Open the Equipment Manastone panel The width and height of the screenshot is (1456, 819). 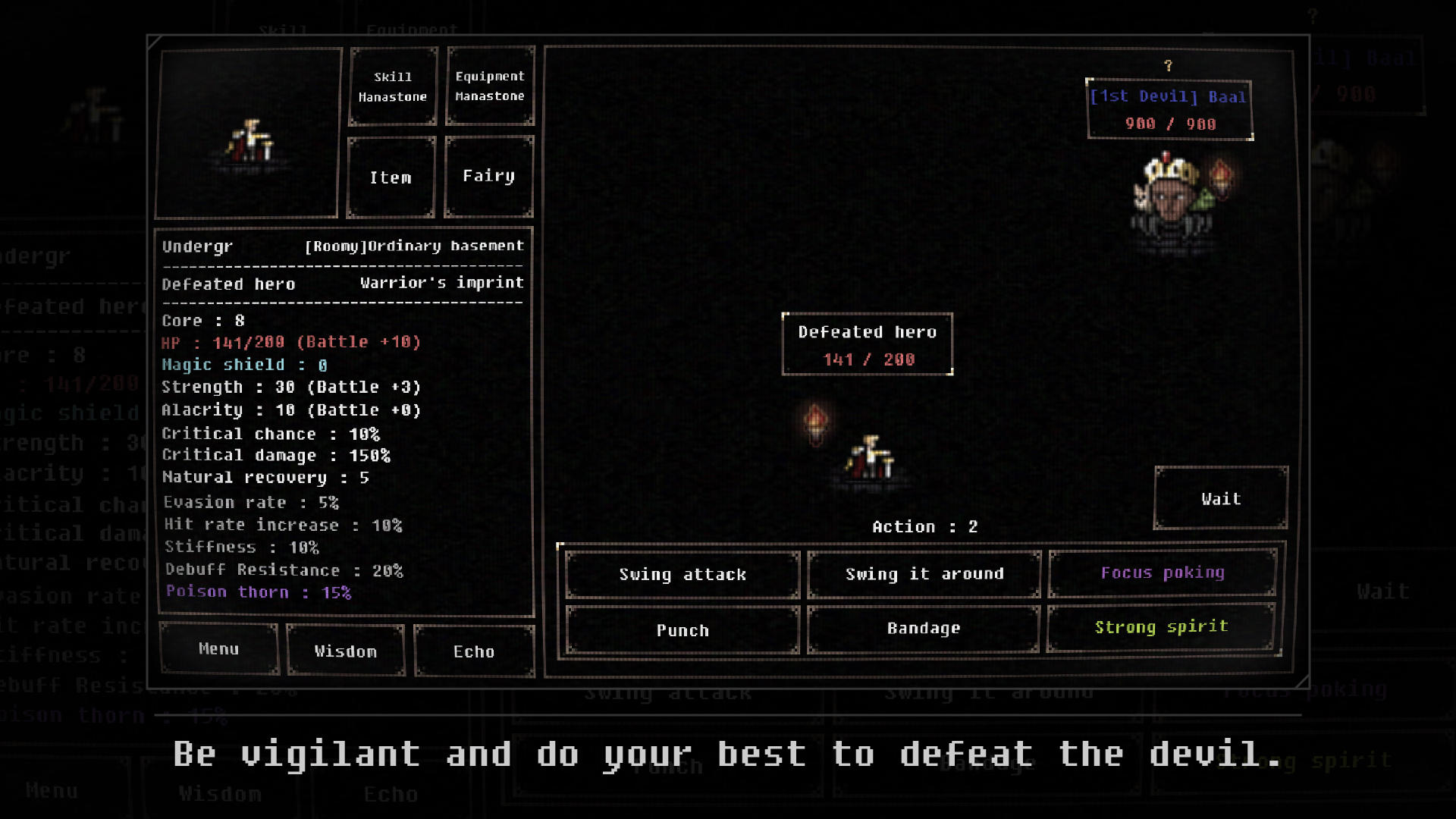(489, 86)
